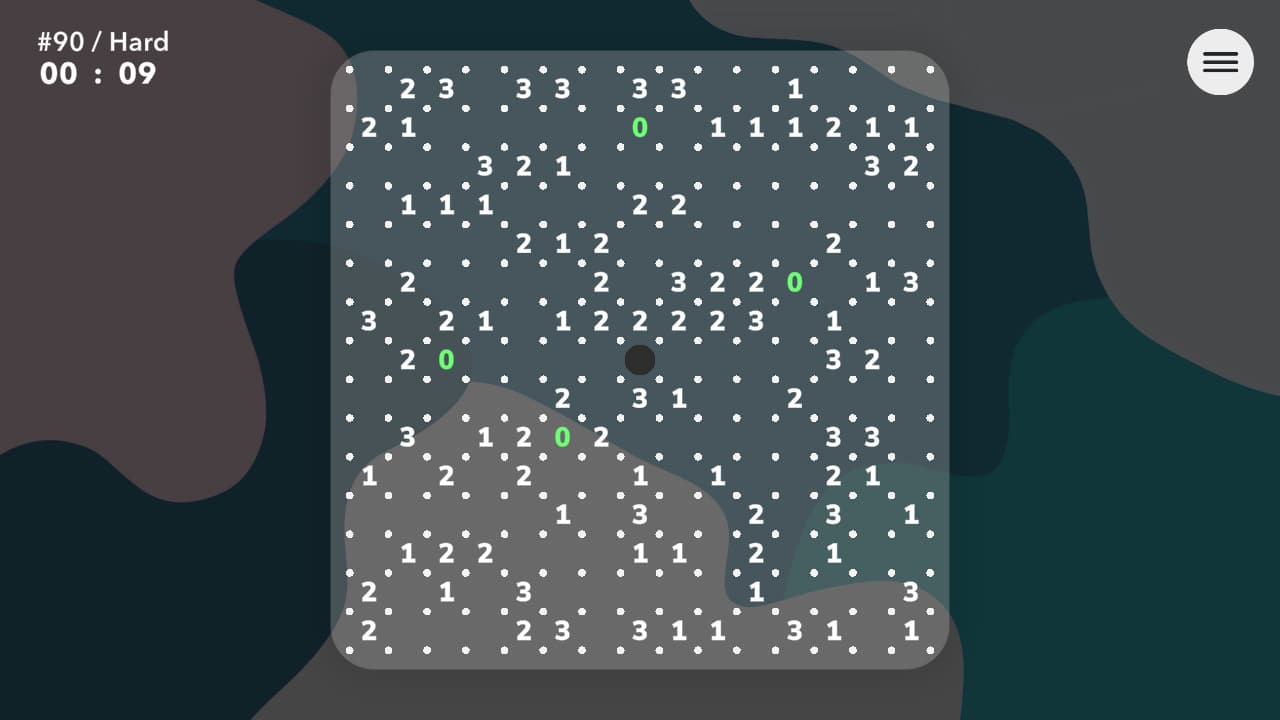Click the green 0 right of the 2-2-2 row
This screenshot has height=720, width=1280.
click(x=795, y=282)
